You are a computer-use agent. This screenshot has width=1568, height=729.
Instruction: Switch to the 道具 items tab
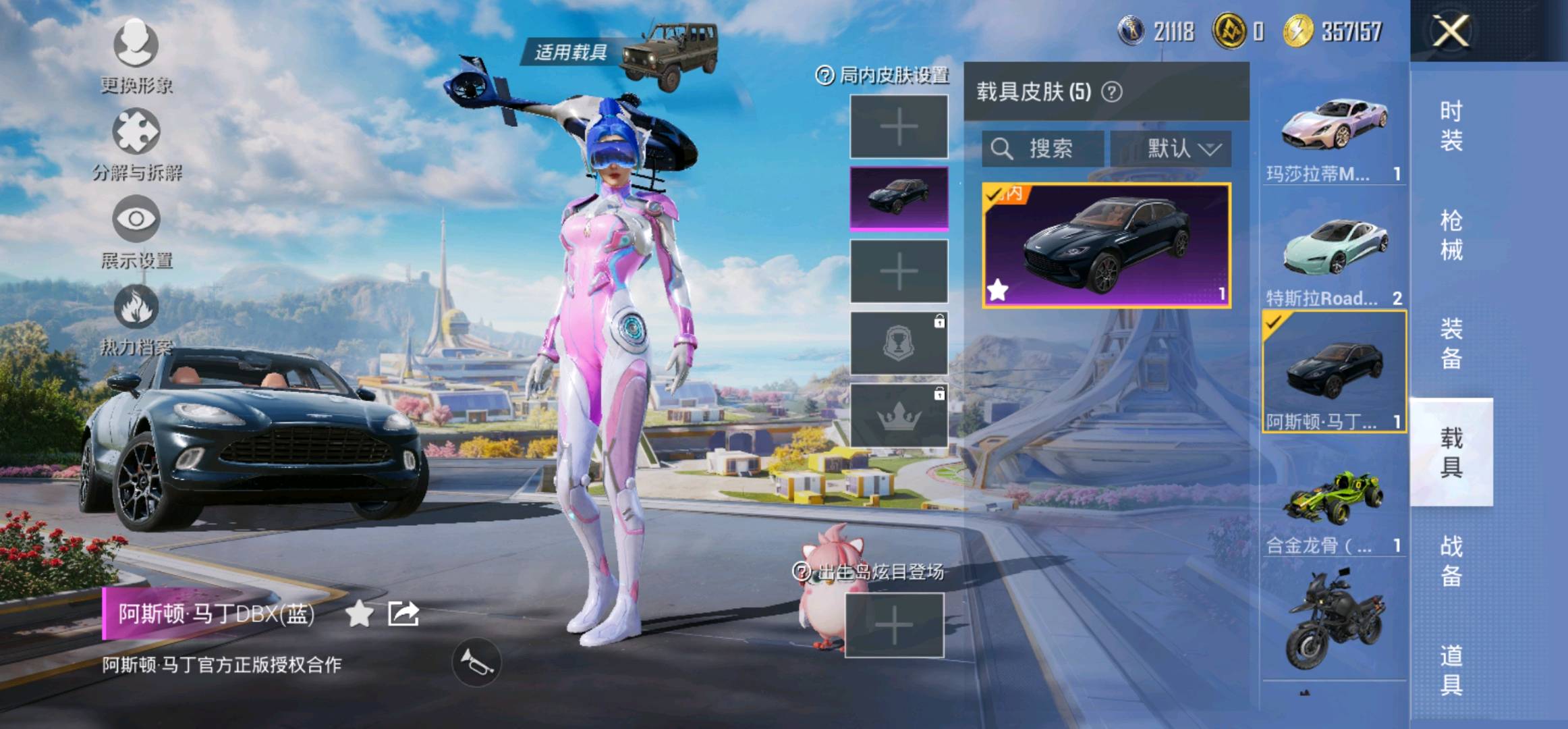[x=1451, y=670]
